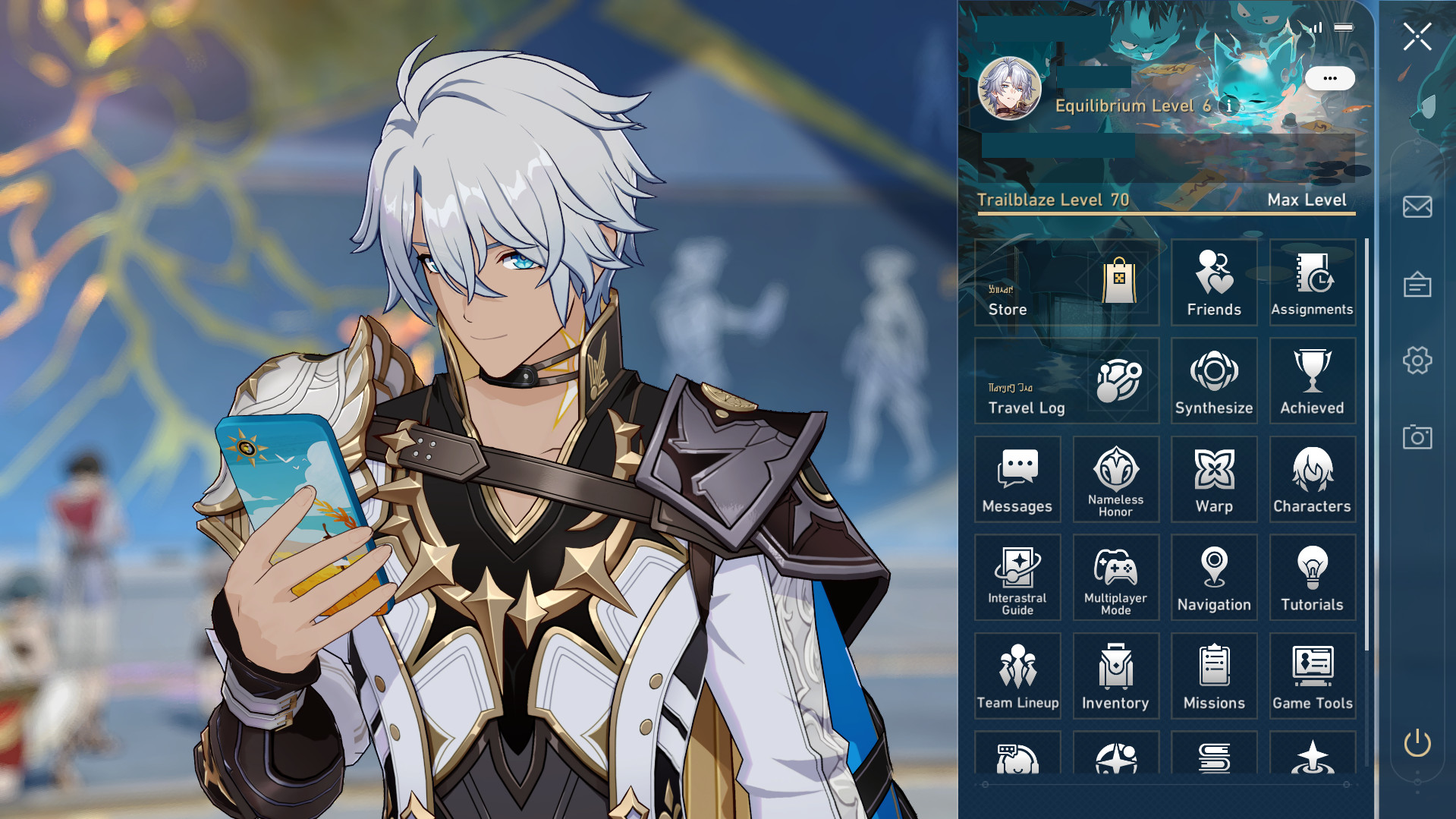This screenshot has height=819, width=1456.
Task: Open the Travel Log
Action: pyautogui.click(x=1065, y=380)
